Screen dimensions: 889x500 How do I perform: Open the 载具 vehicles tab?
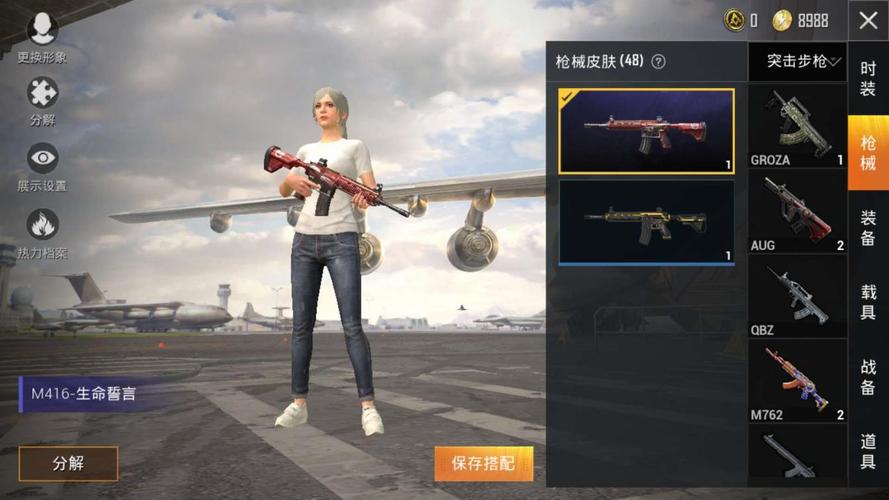click(868, 302)
